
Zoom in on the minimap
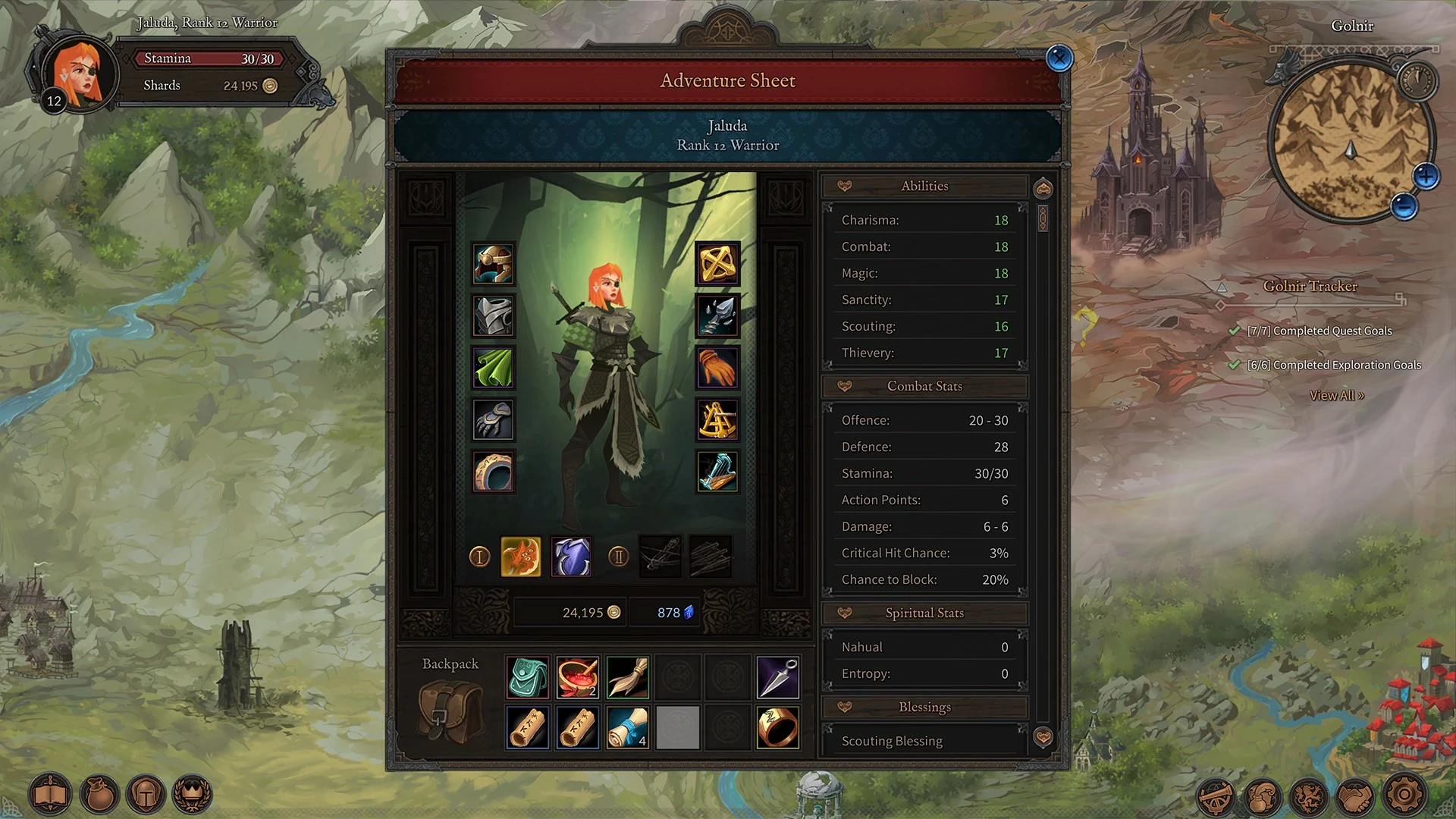[x=1426, y=177]
